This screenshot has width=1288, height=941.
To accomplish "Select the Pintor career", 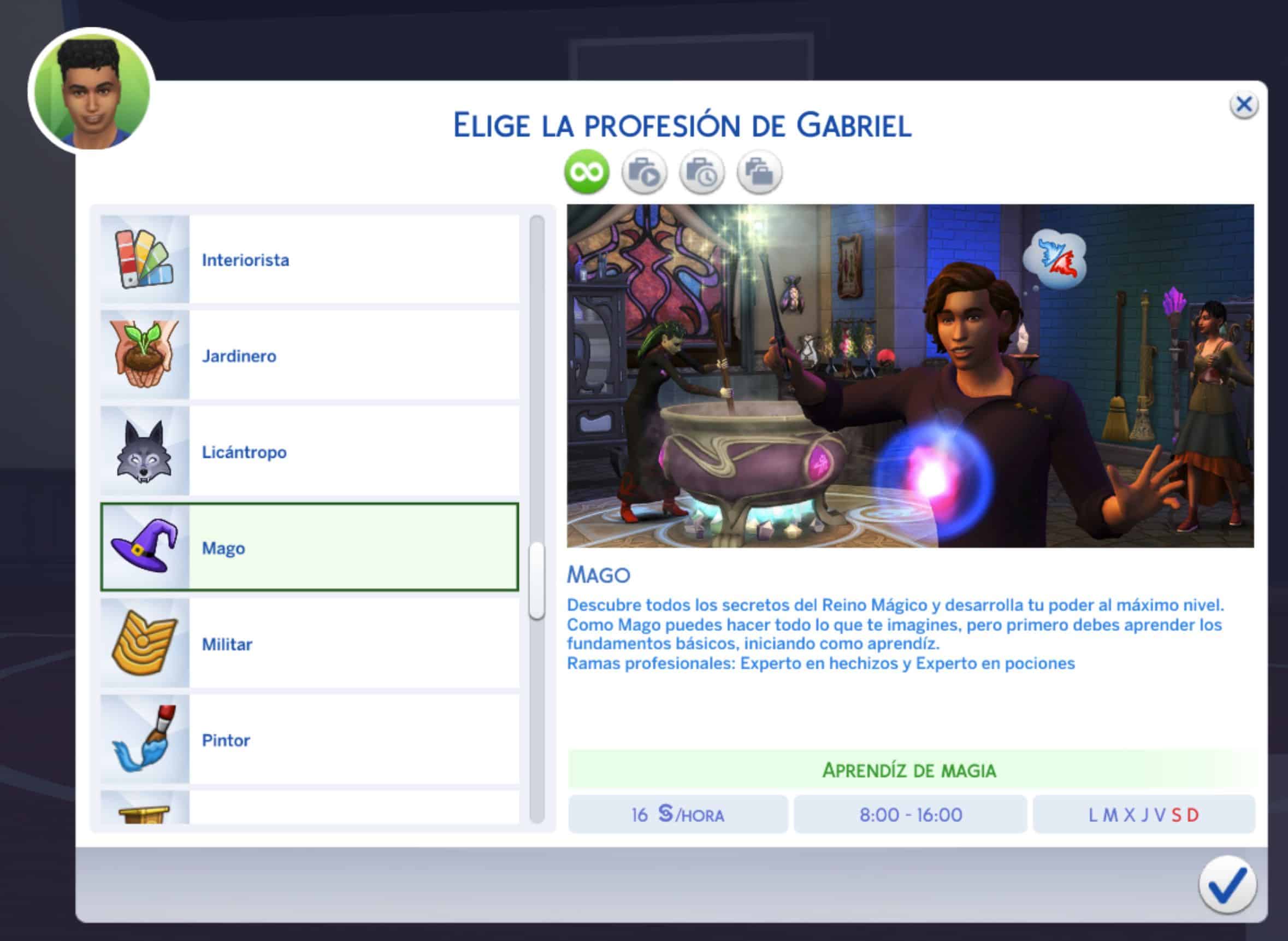I will (309, 739).
